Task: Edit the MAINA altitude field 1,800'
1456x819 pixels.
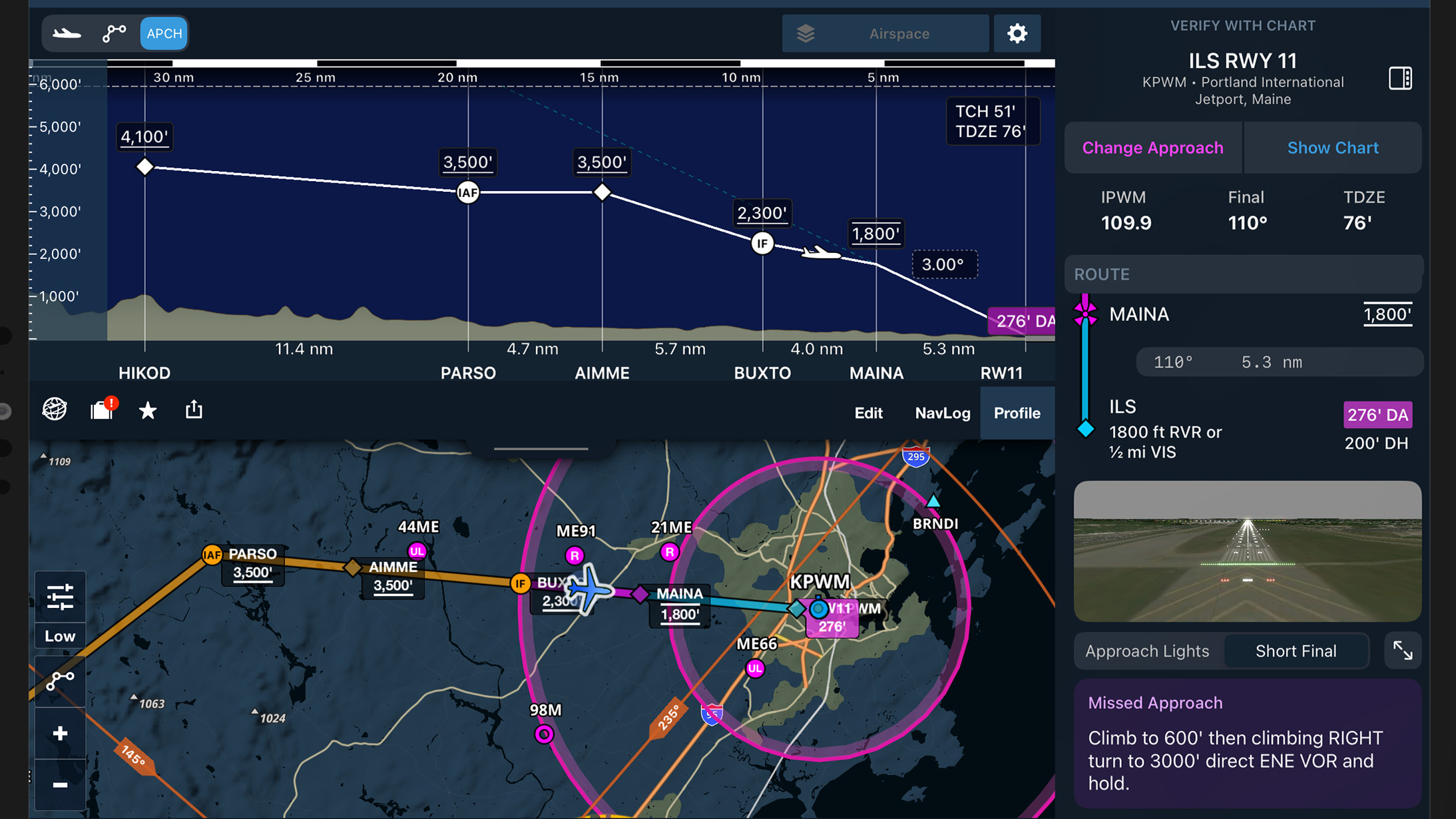Action: 1387,314
